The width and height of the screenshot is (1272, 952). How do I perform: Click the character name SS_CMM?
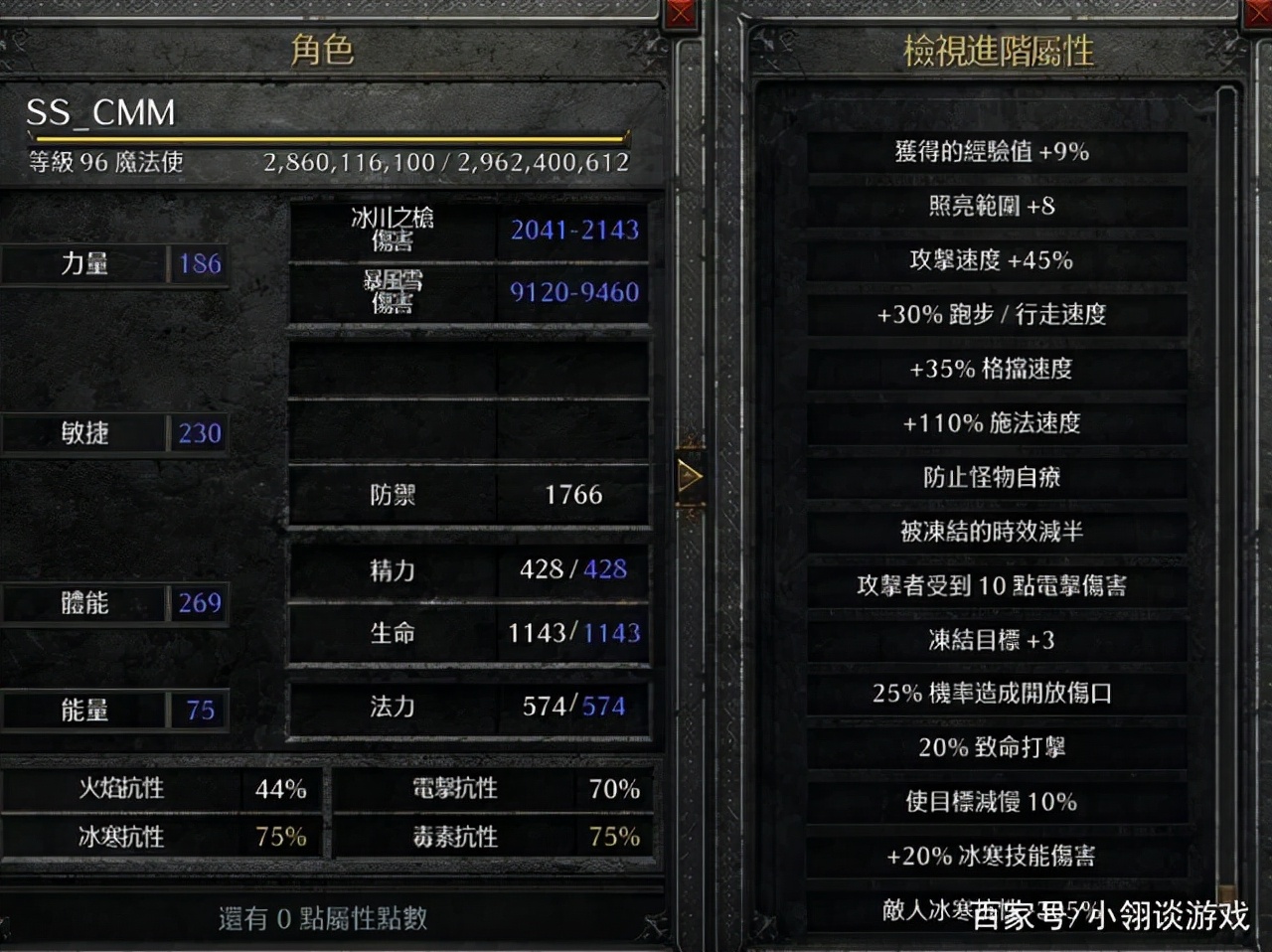click(x=99, y=112)
